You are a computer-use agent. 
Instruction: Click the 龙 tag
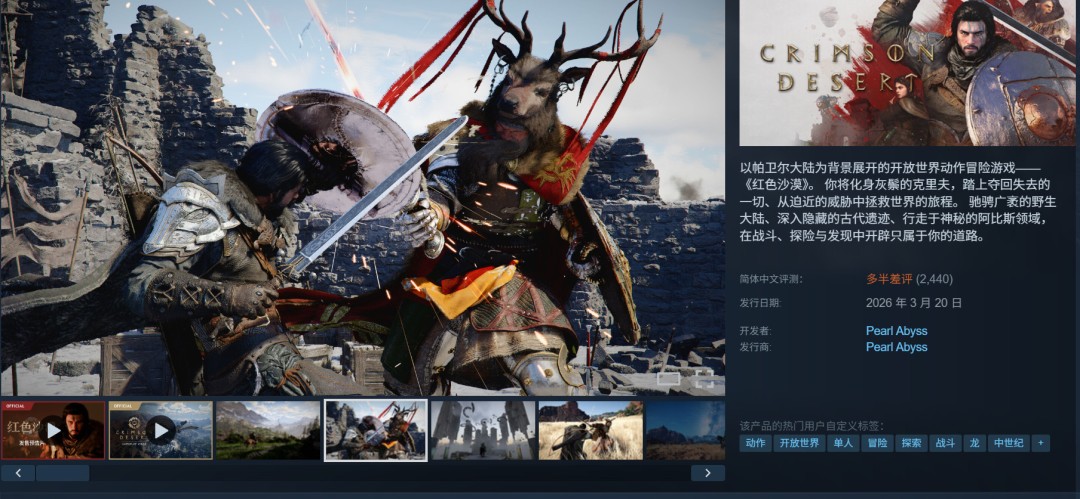974,443
